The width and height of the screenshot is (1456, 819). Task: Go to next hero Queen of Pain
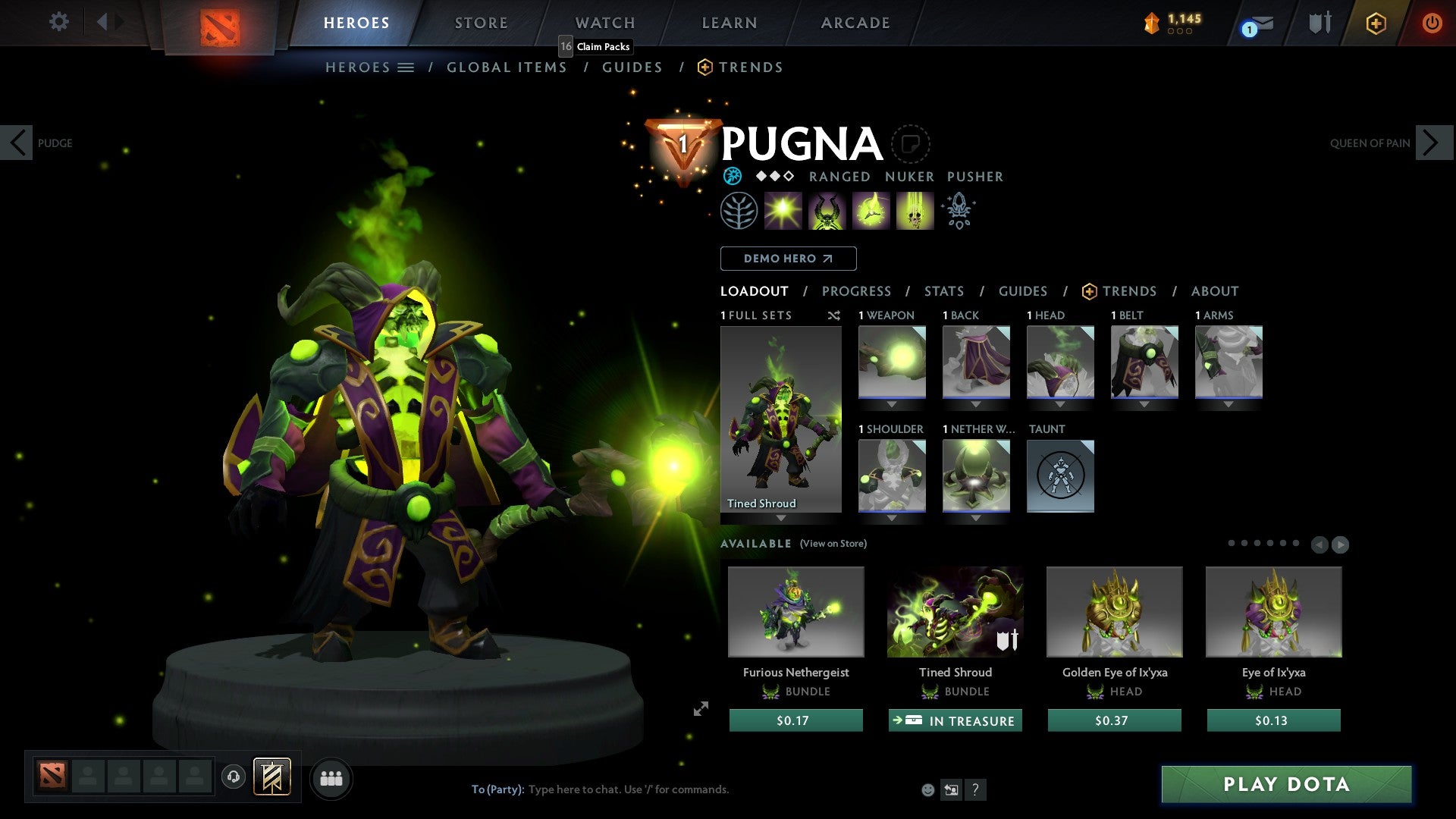tap(1433, 143)
